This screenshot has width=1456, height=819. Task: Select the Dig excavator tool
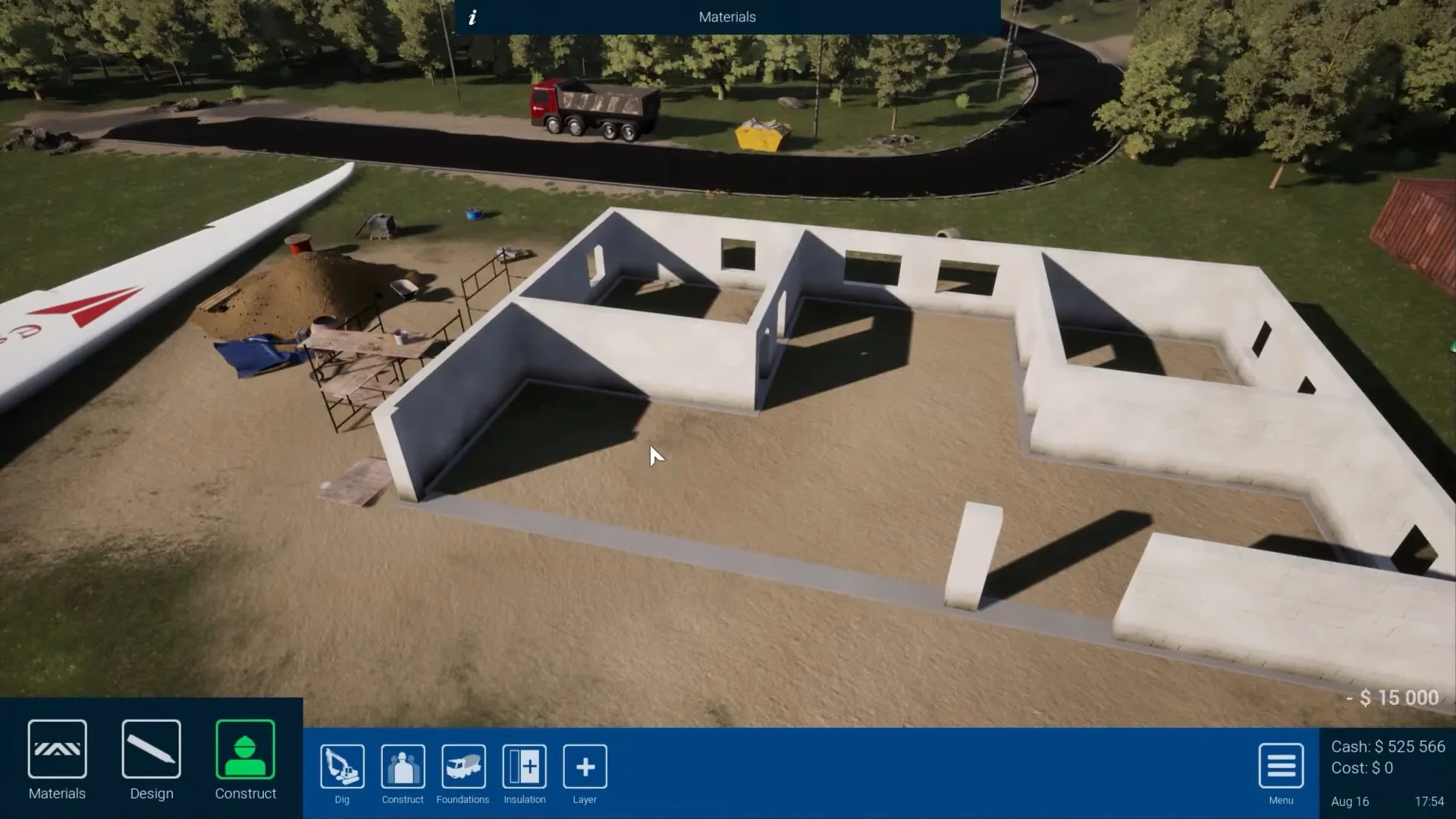341,767
